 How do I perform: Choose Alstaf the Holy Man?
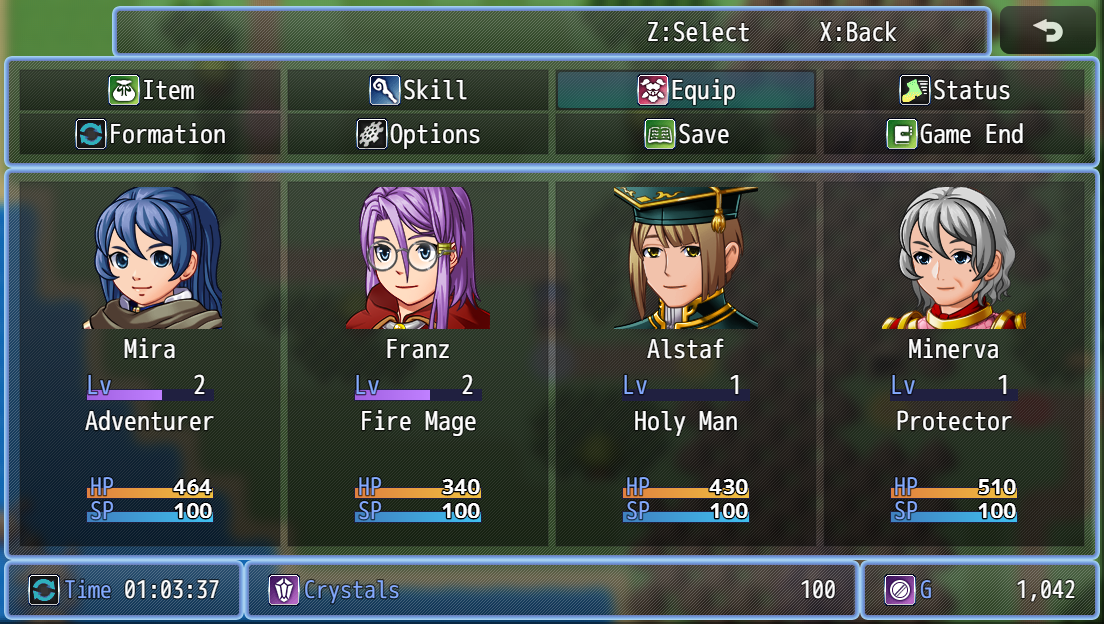click(x=686, y=362)
